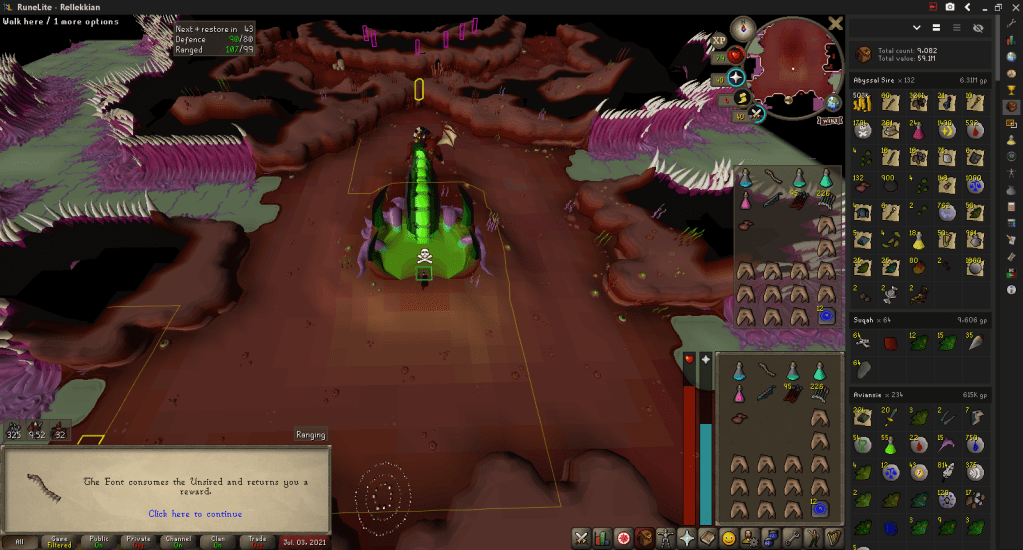Open the Combat Options tab

point(581,538)
